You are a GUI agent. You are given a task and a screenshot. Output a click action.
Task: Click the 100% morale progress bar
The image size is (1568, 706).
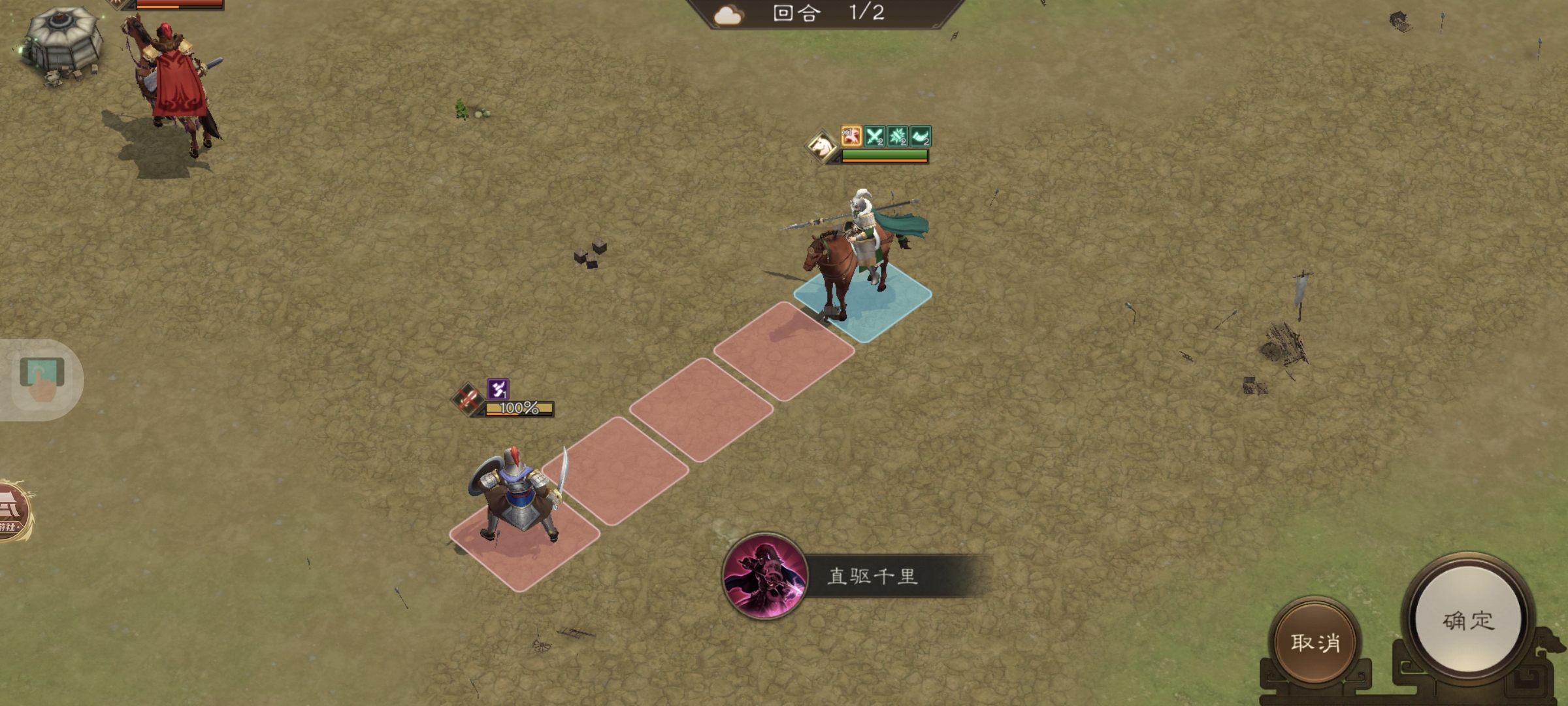tap(518, 409)
